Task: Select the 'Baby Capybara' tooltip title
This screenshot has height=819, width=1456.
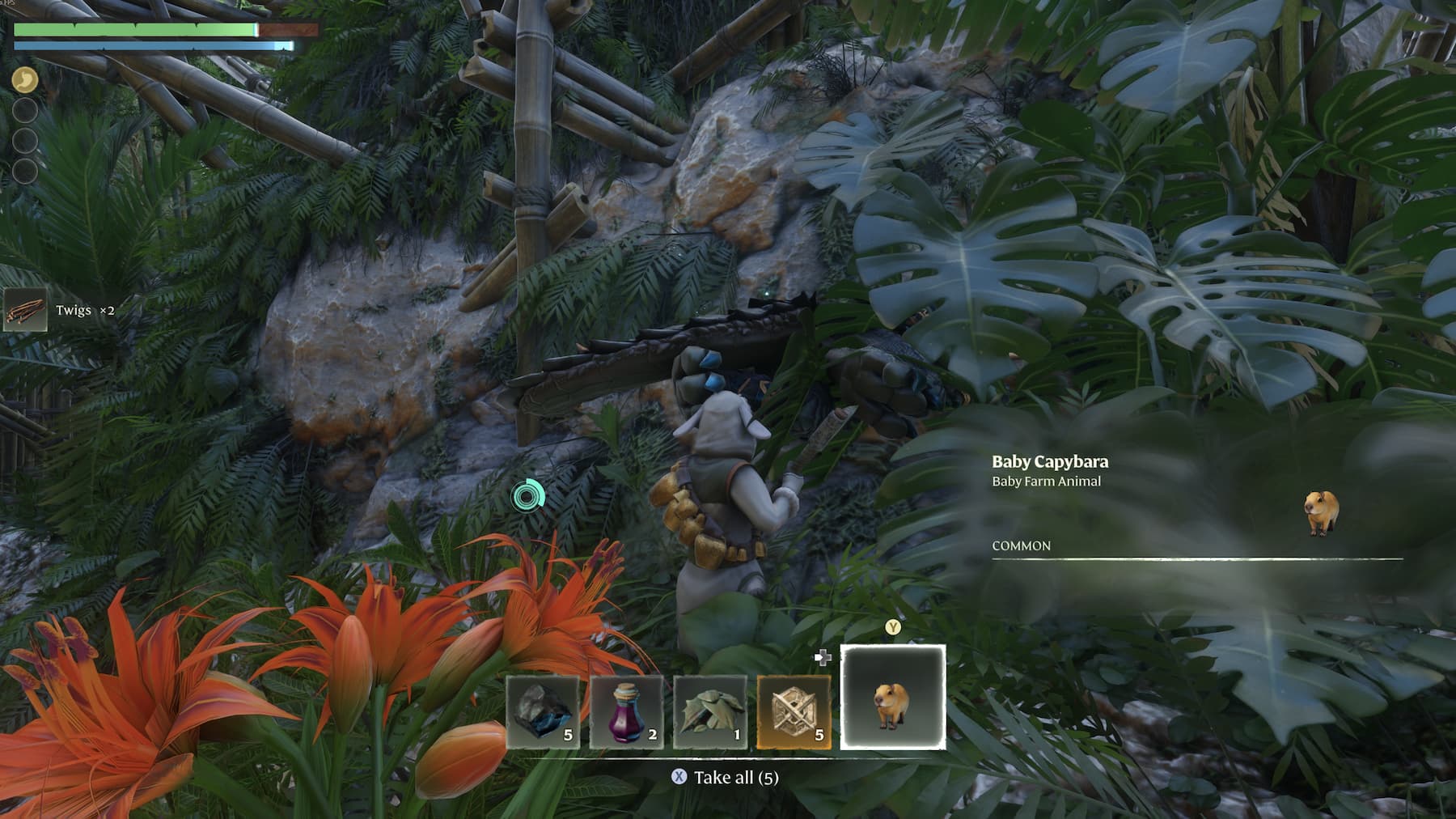Action: pyautogui.click(x=1051, y=461)
